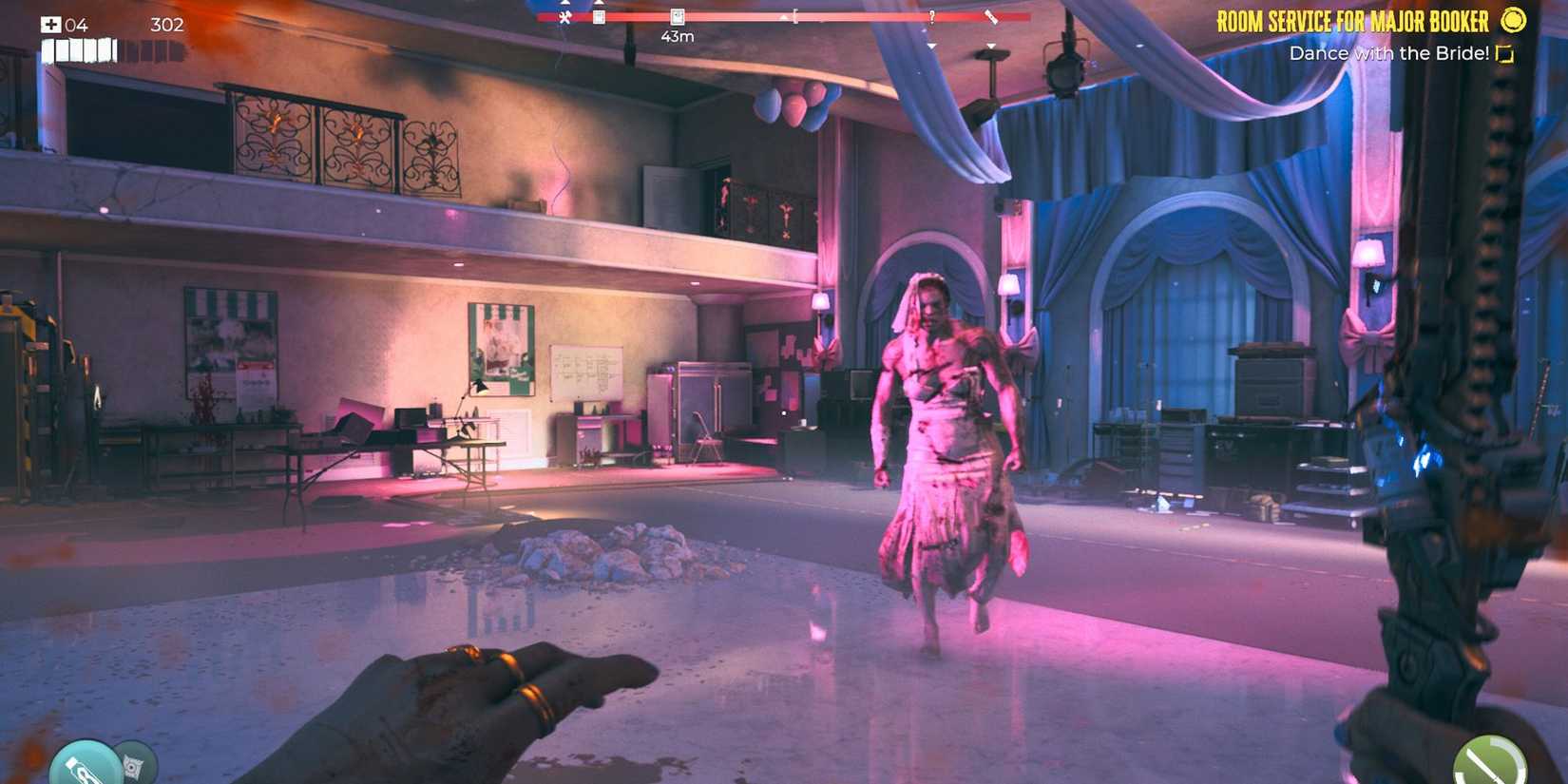The image size is (1568, 784).
Task: Click the container crate icon on the compass bar
Action: 598,16
